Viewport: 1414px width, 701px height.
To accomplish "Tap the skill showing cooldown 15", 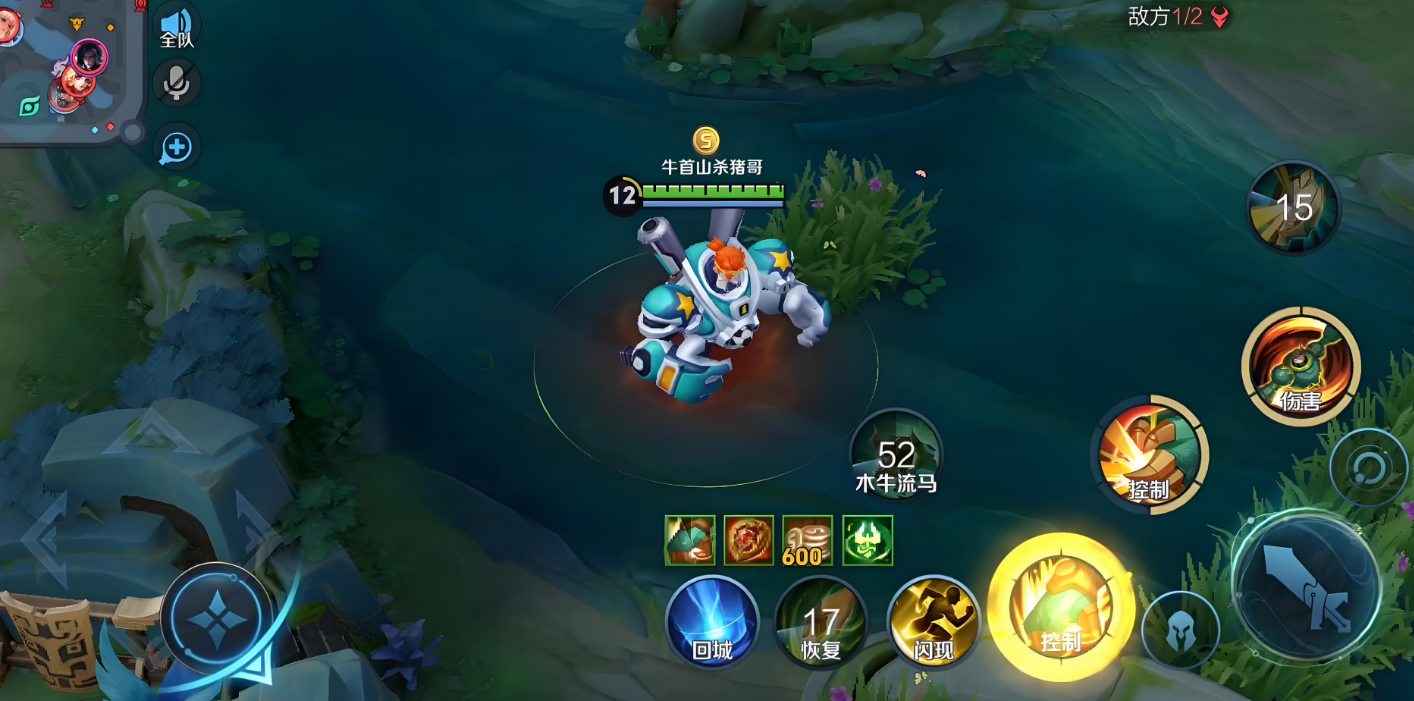I will (1293, 207).
